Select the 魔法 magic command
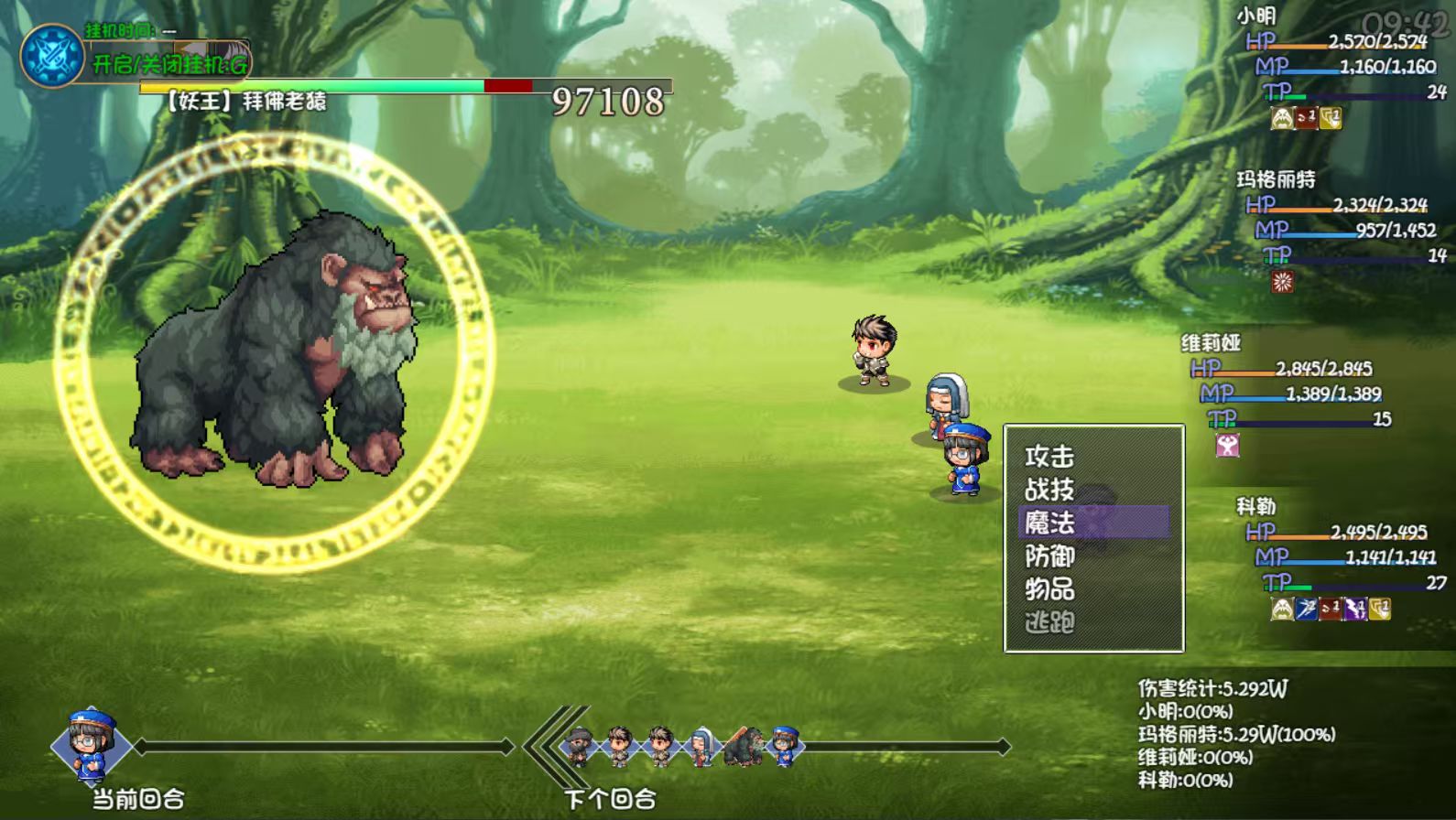Image resolution: width=1456 pixels, height=820 pixels. click(1049, 523)
